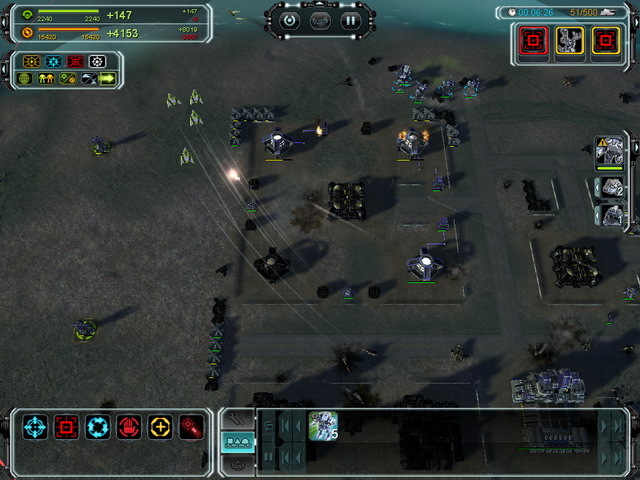Click the power button in the top bar

click(290, 19)
